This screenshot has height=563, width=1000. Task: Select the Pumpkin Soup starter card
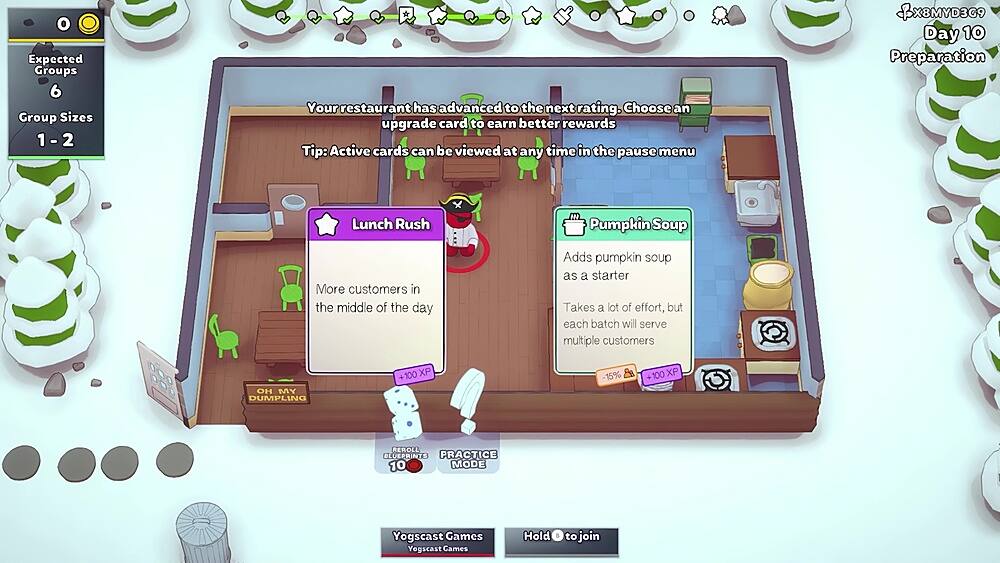[x=623, y=291]
